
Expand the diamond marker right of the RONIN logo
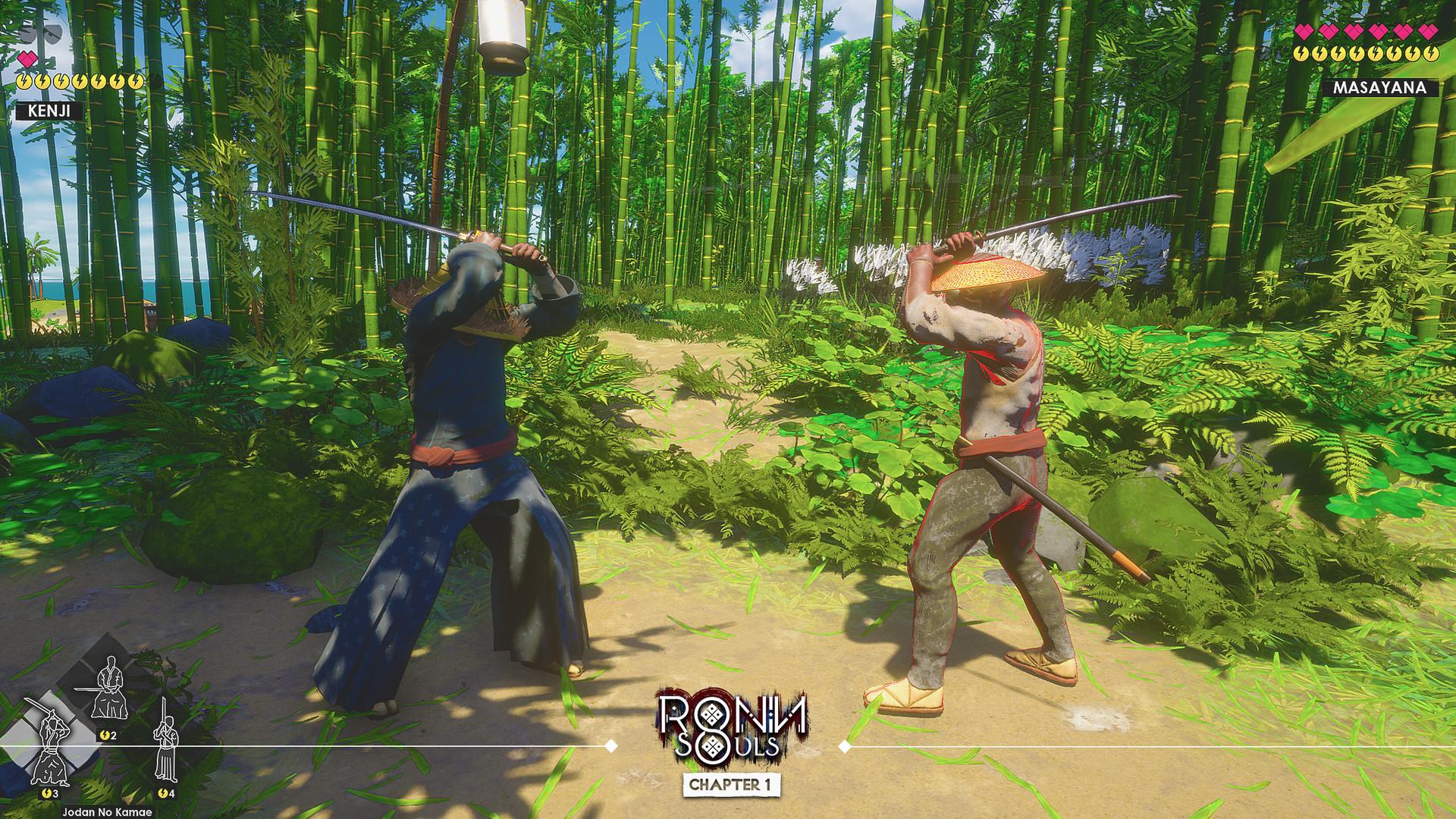click(x=844, y=745)
